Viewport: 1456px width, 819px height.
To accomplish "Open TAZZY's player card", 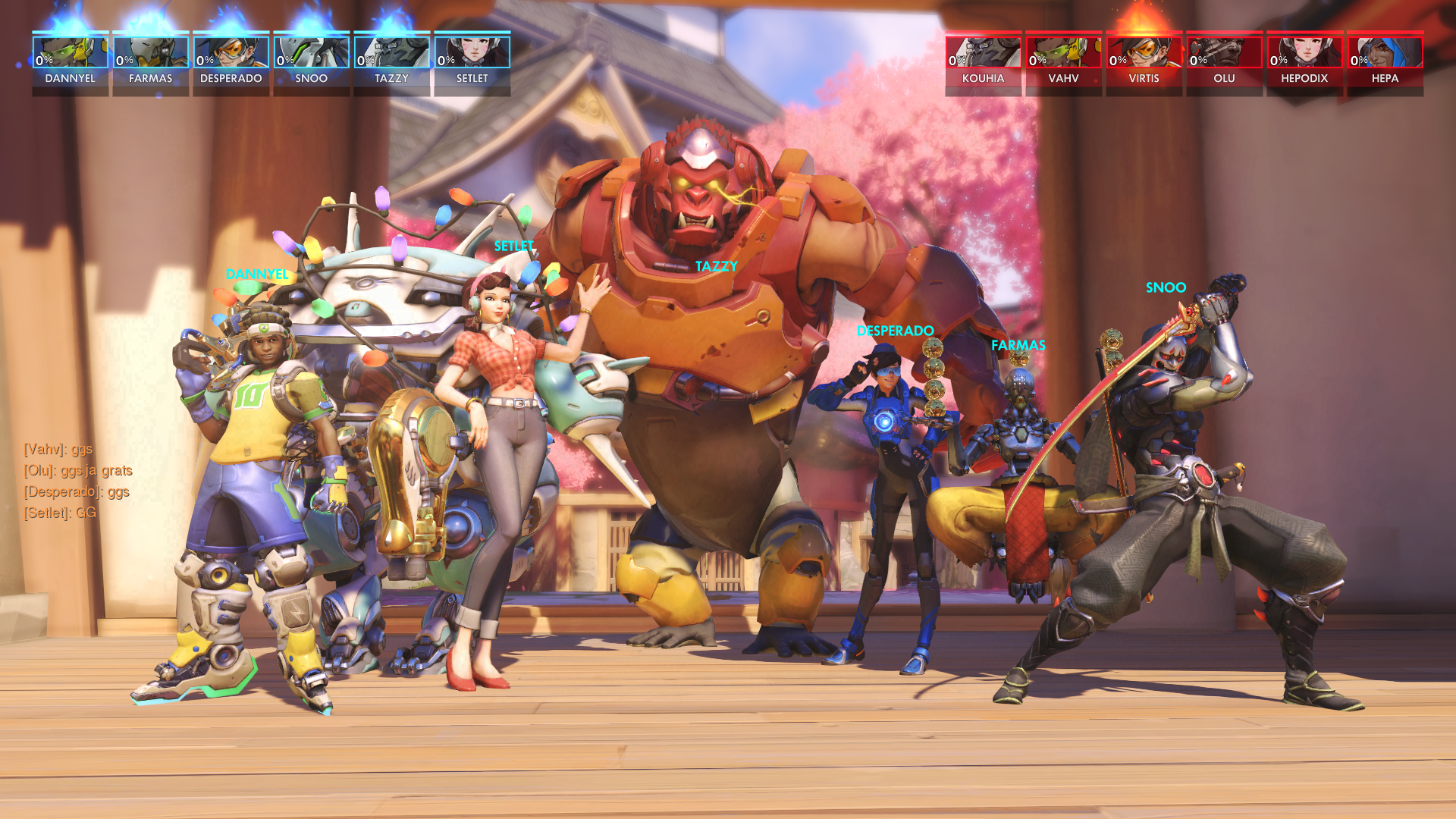I will pos(392,63).
